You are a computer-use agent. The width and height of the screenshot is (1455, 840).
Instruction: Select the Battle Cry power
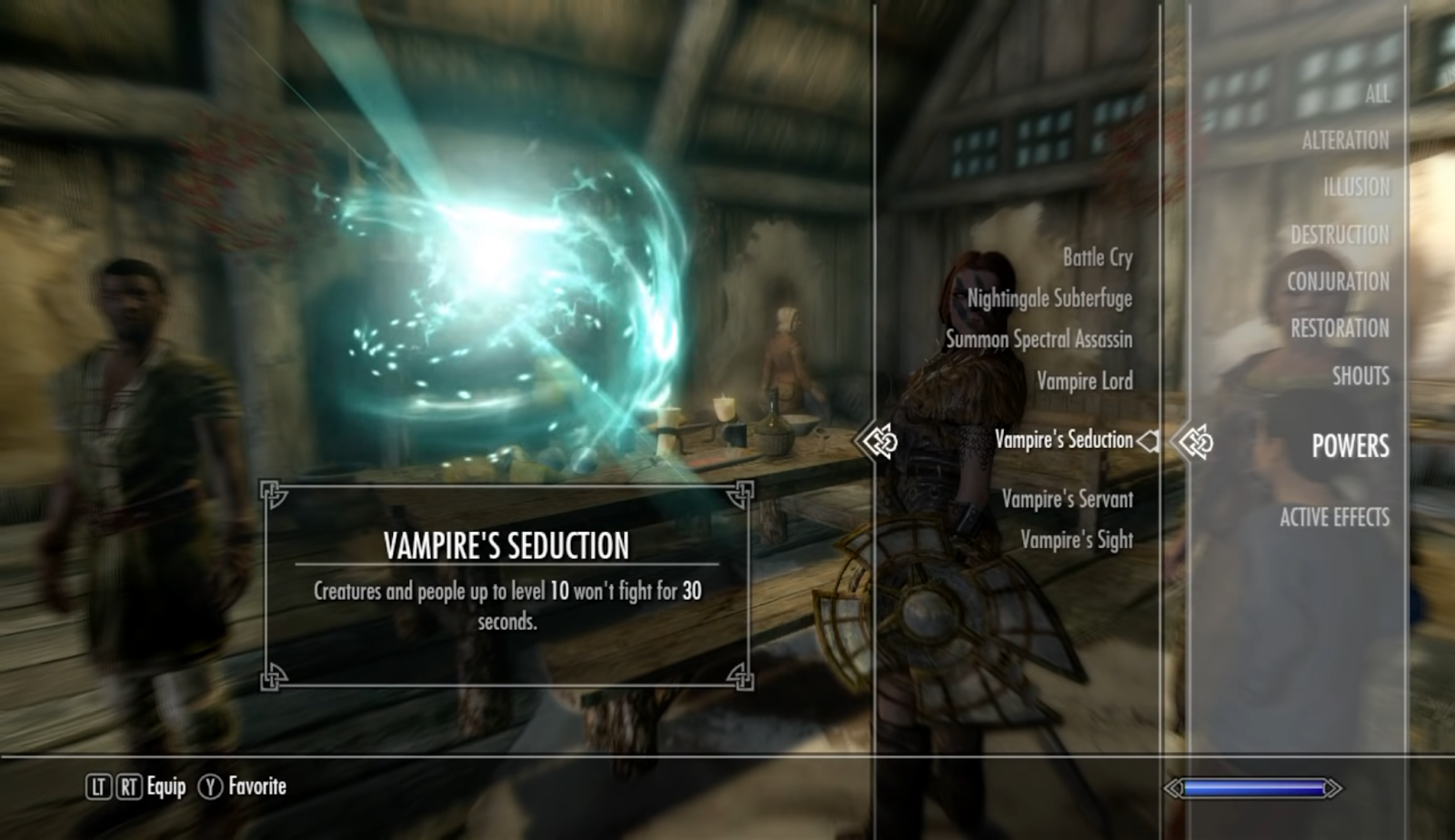pos(1097,258)
